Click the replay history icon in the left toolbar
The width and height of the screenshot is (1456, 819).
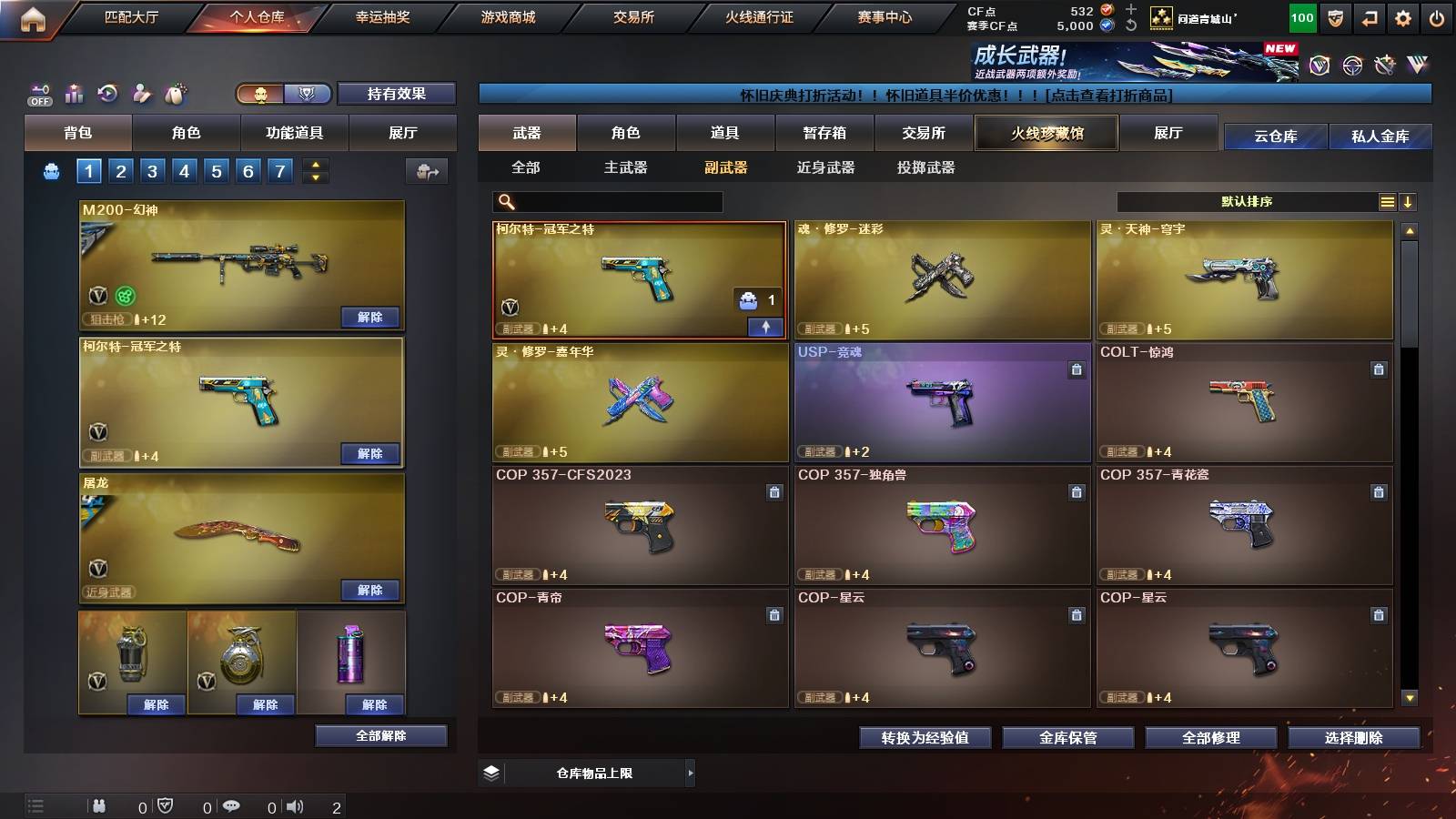tap(107, 94)
